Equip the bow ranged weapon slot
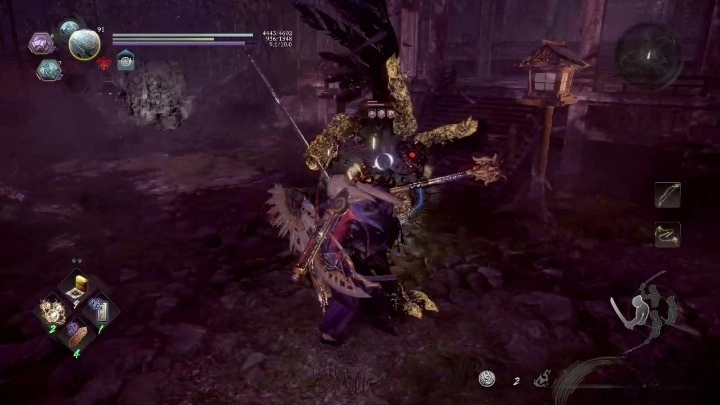720x405 pixels. point(667,195)
